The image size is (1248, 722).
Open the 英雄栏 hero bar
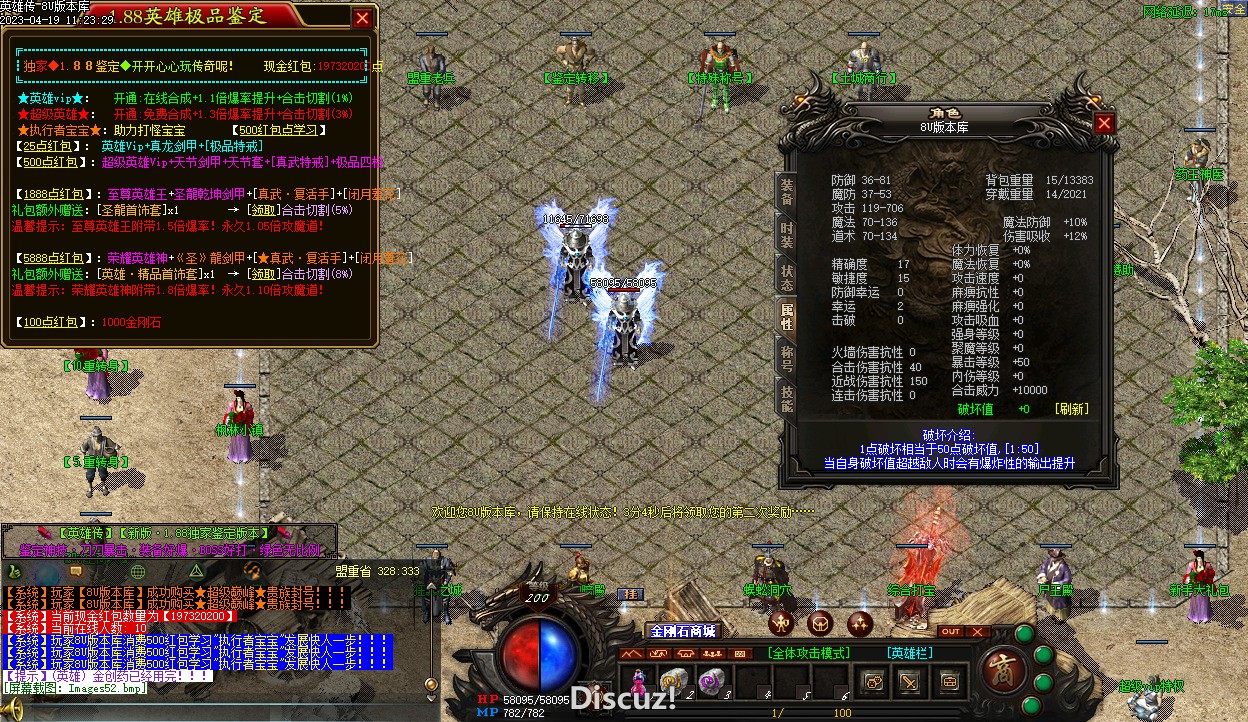click(910, 653)
